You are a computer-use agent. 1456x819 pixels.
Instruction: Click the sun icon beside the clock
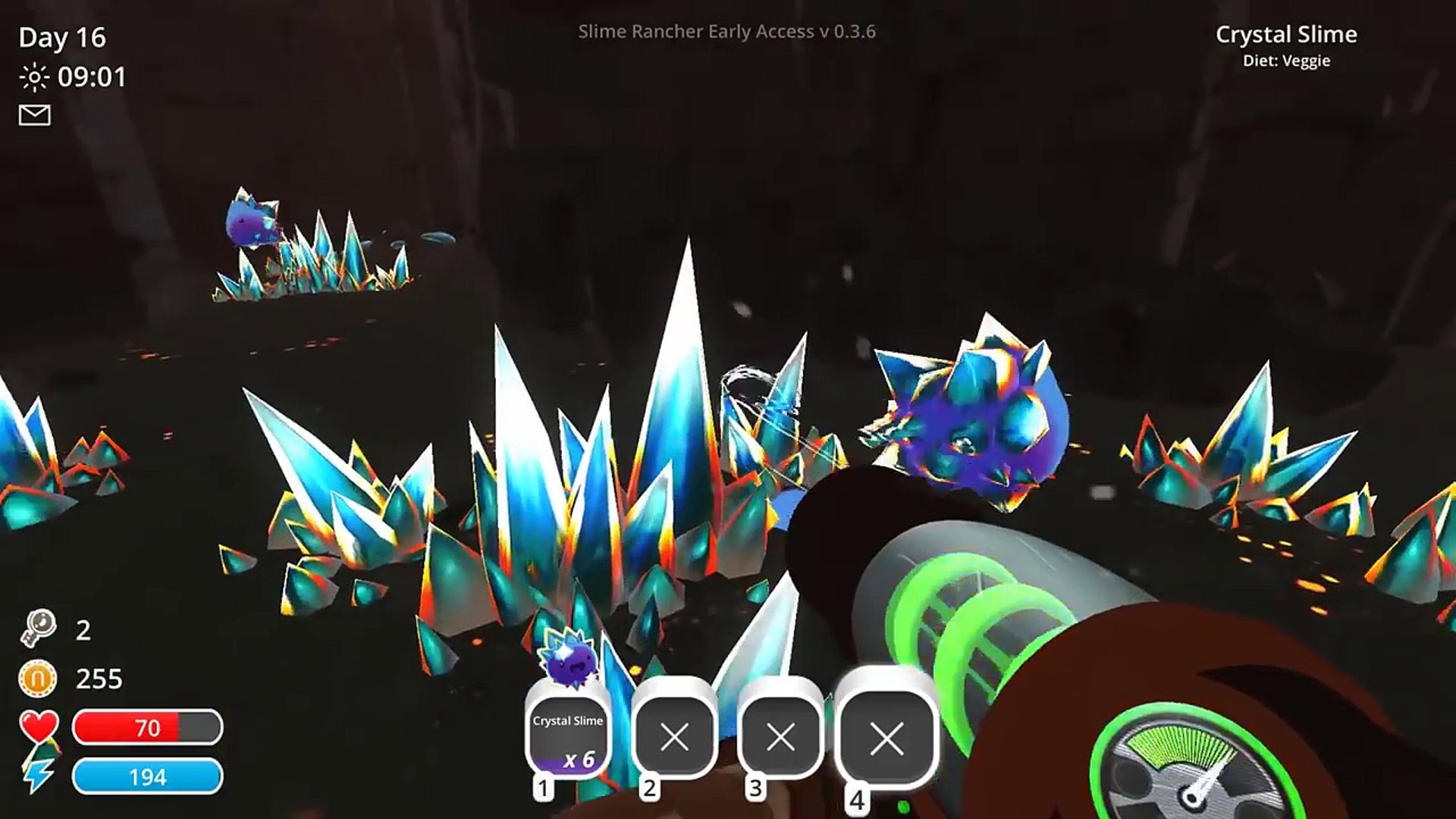point(36,76)
